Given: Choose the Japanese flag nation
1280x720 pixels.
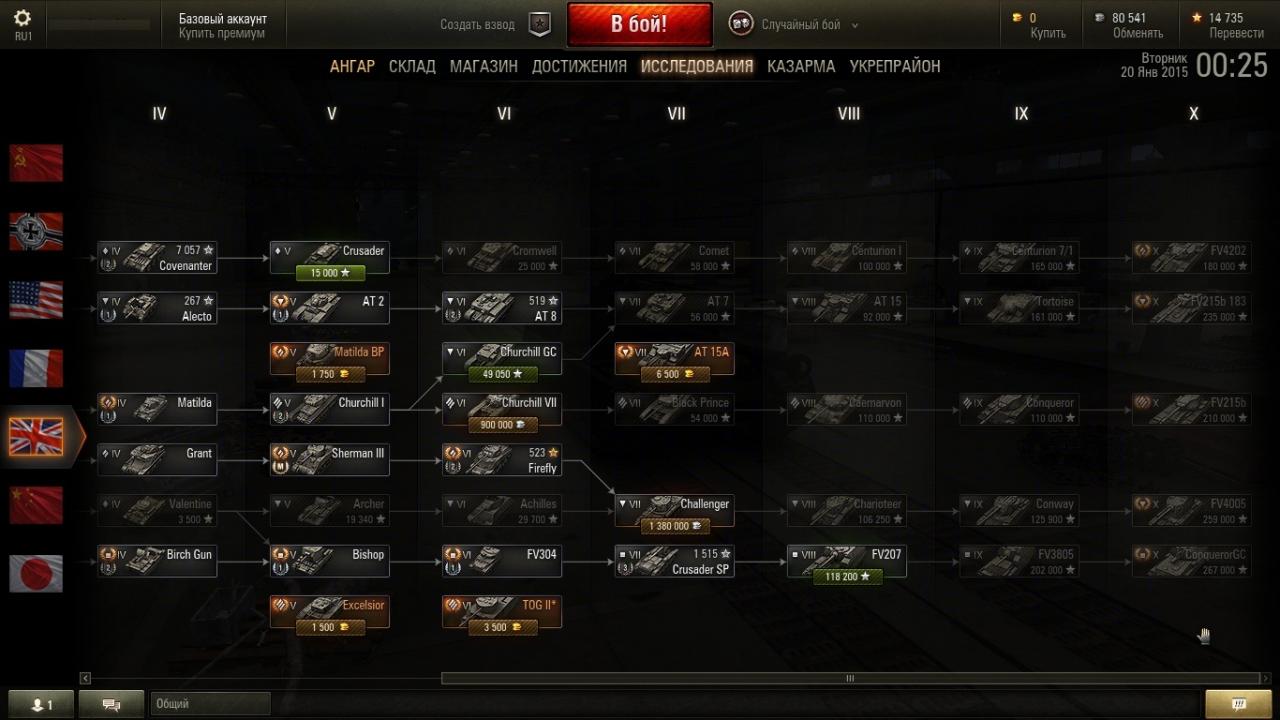Looking at the screenshot, I should pos(36,574).
